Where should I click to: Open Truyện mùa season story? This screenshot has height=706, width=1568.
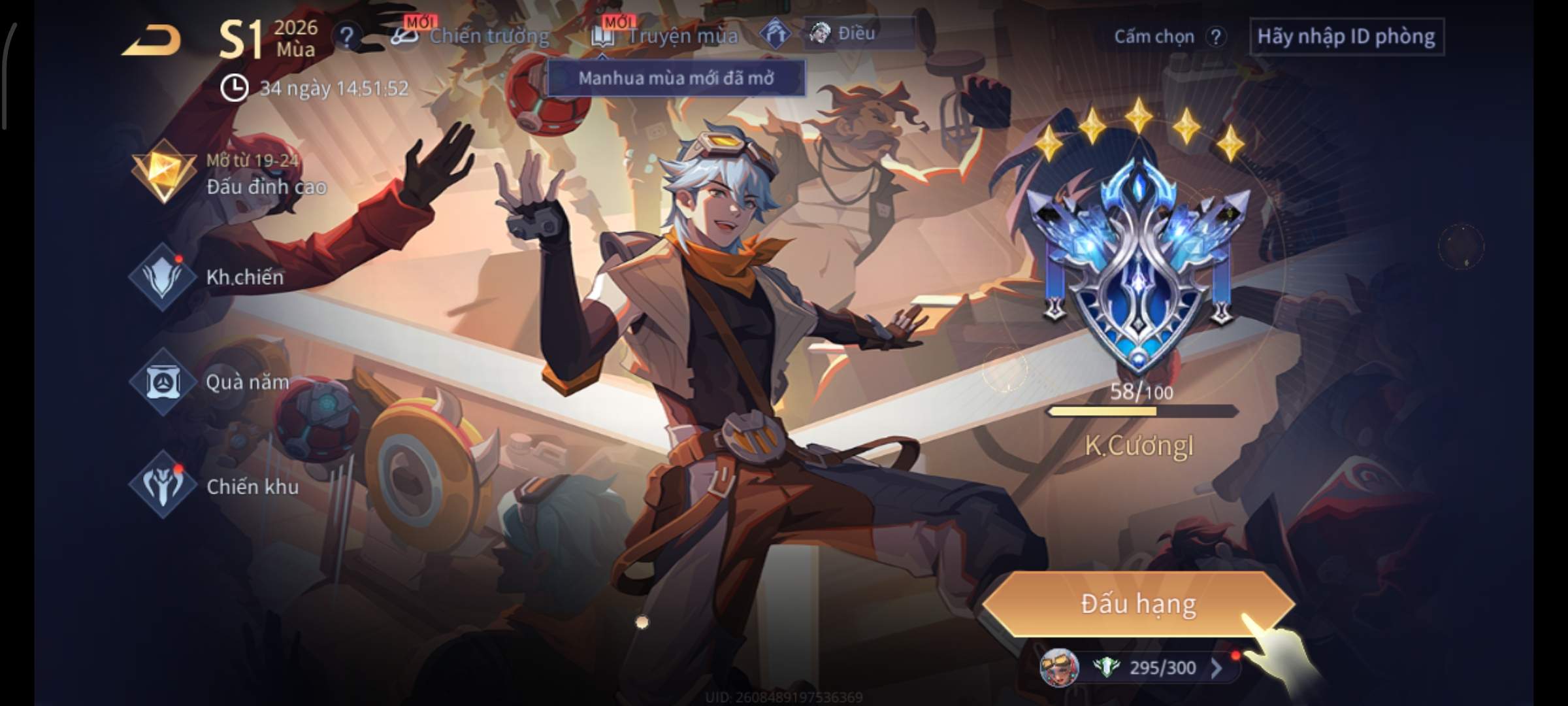tap(665, 36)
